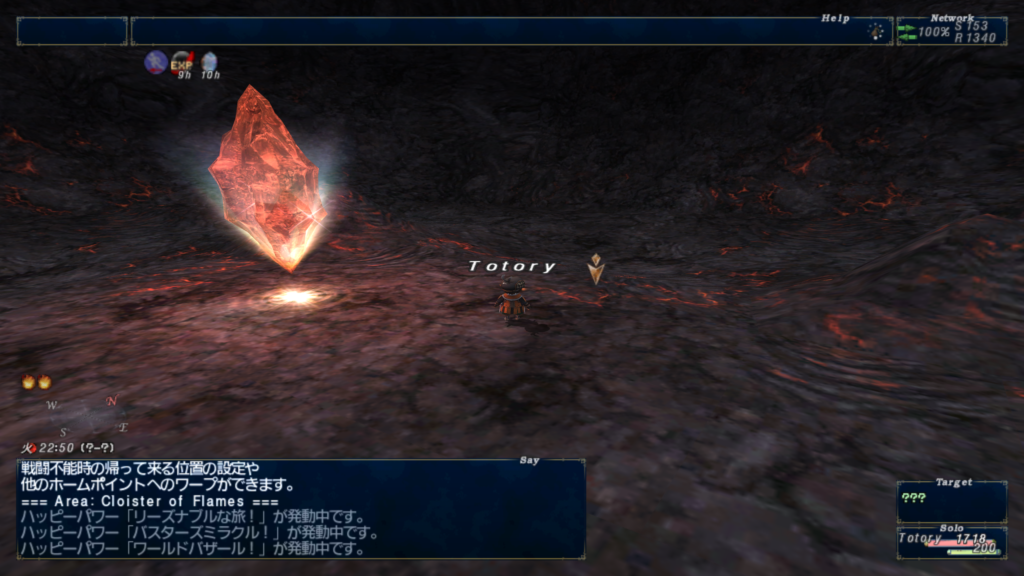
Task: Click the Help bar spinner icon
Action: coord(877,31)
